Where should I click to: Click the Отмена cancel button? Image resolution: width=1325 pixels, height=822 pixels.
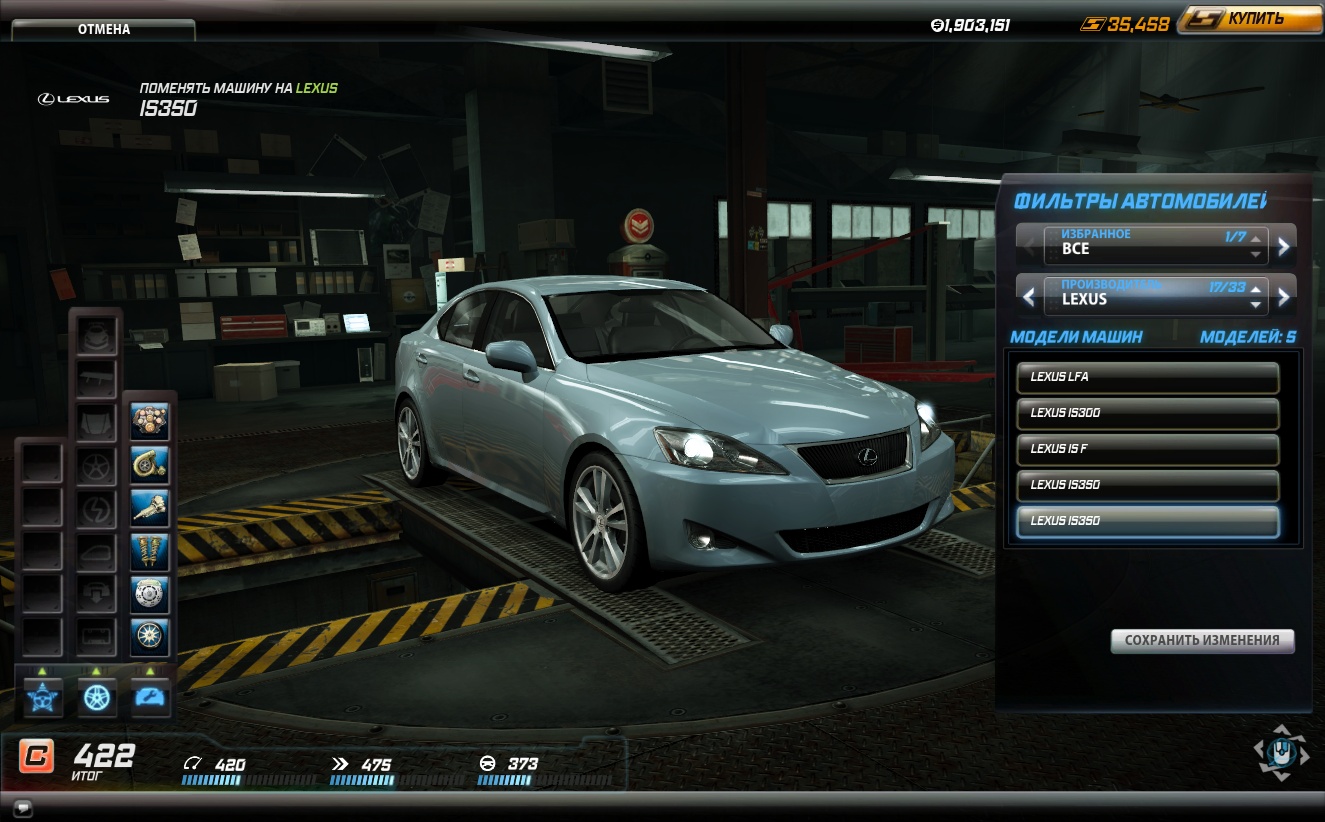(103, 29)
